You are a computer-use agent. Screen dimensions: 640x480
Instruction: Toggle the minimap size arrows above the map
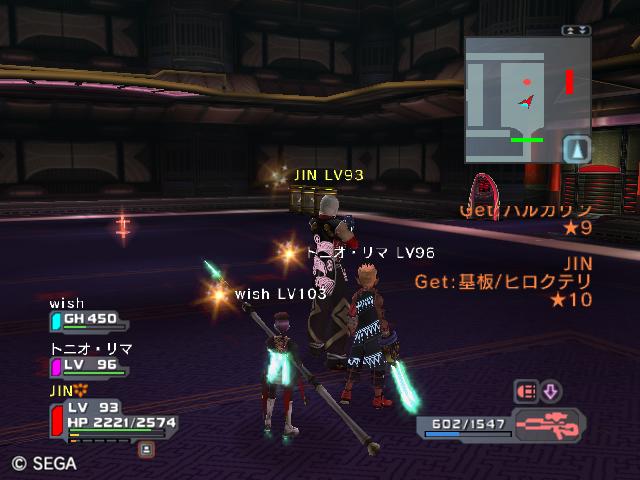[576, 31]
